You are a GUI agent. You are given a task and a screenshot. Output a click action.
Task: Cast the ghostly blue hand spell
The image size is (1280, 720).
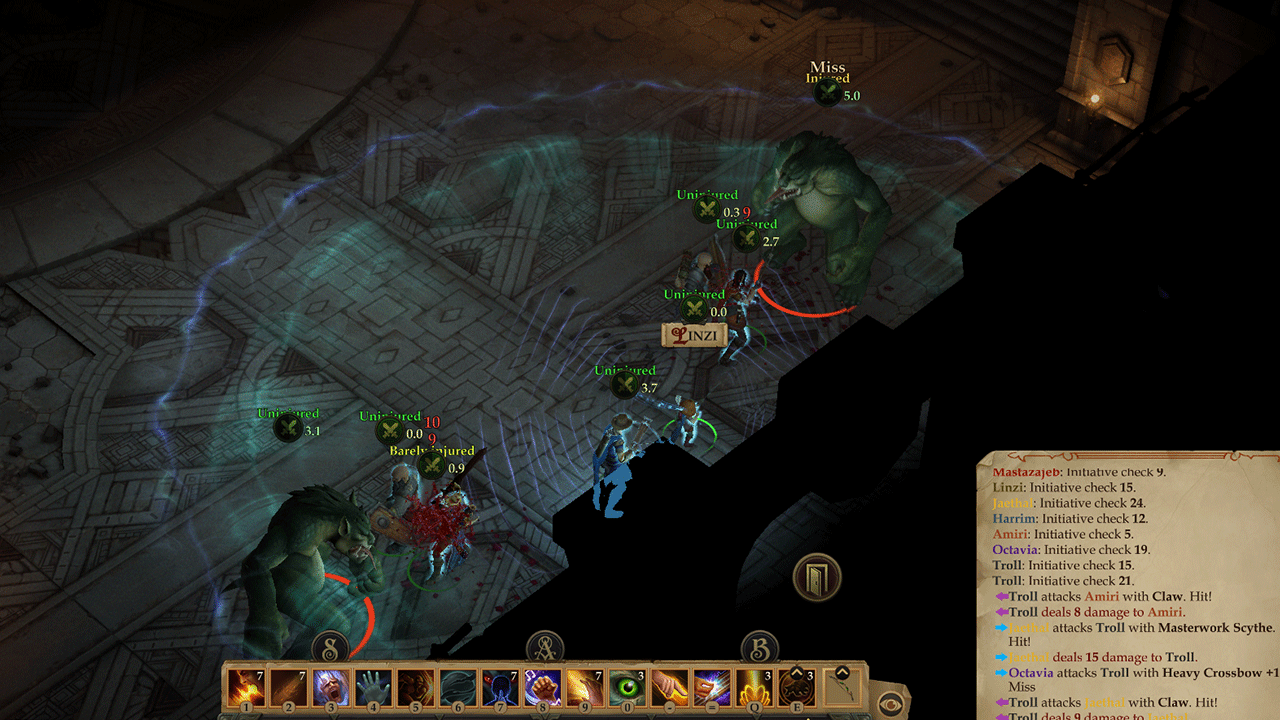point(373,688)
